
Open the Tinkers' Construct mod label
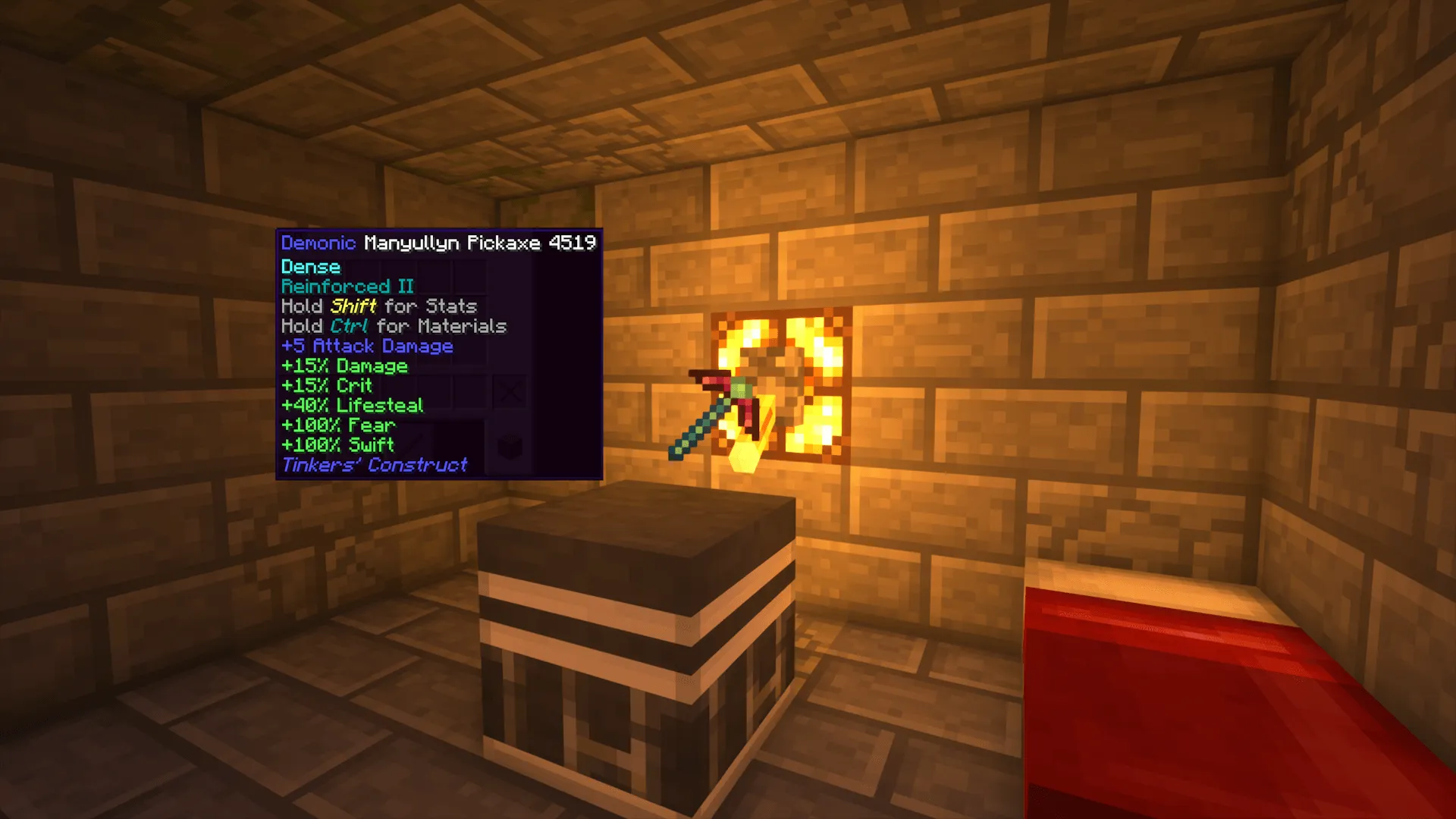point(373,464)
